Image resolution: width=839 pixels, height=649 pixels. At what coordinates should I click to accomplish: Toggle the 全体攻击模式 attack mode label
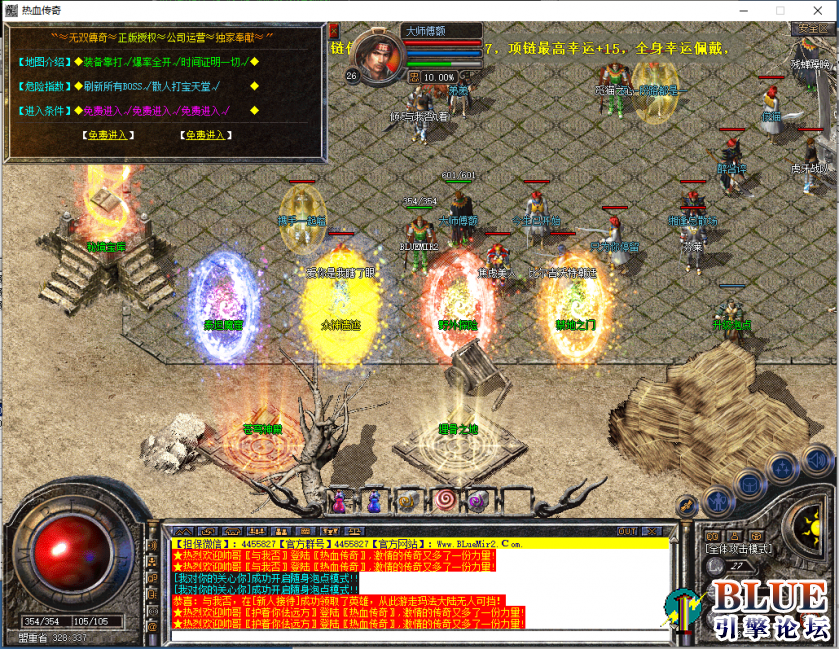coord(735,548)
